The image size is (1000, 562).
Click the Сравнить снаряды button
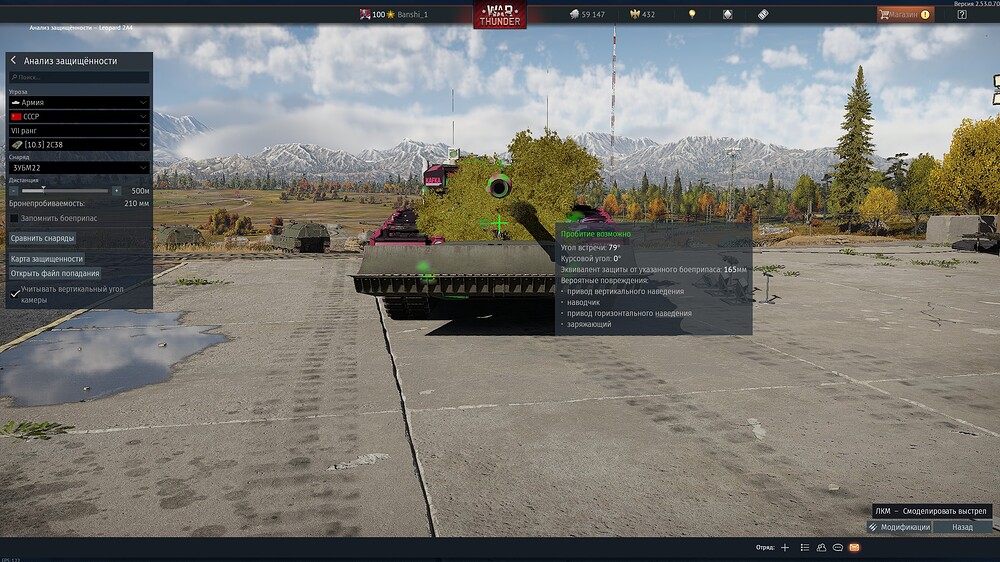tap(42, 238)
